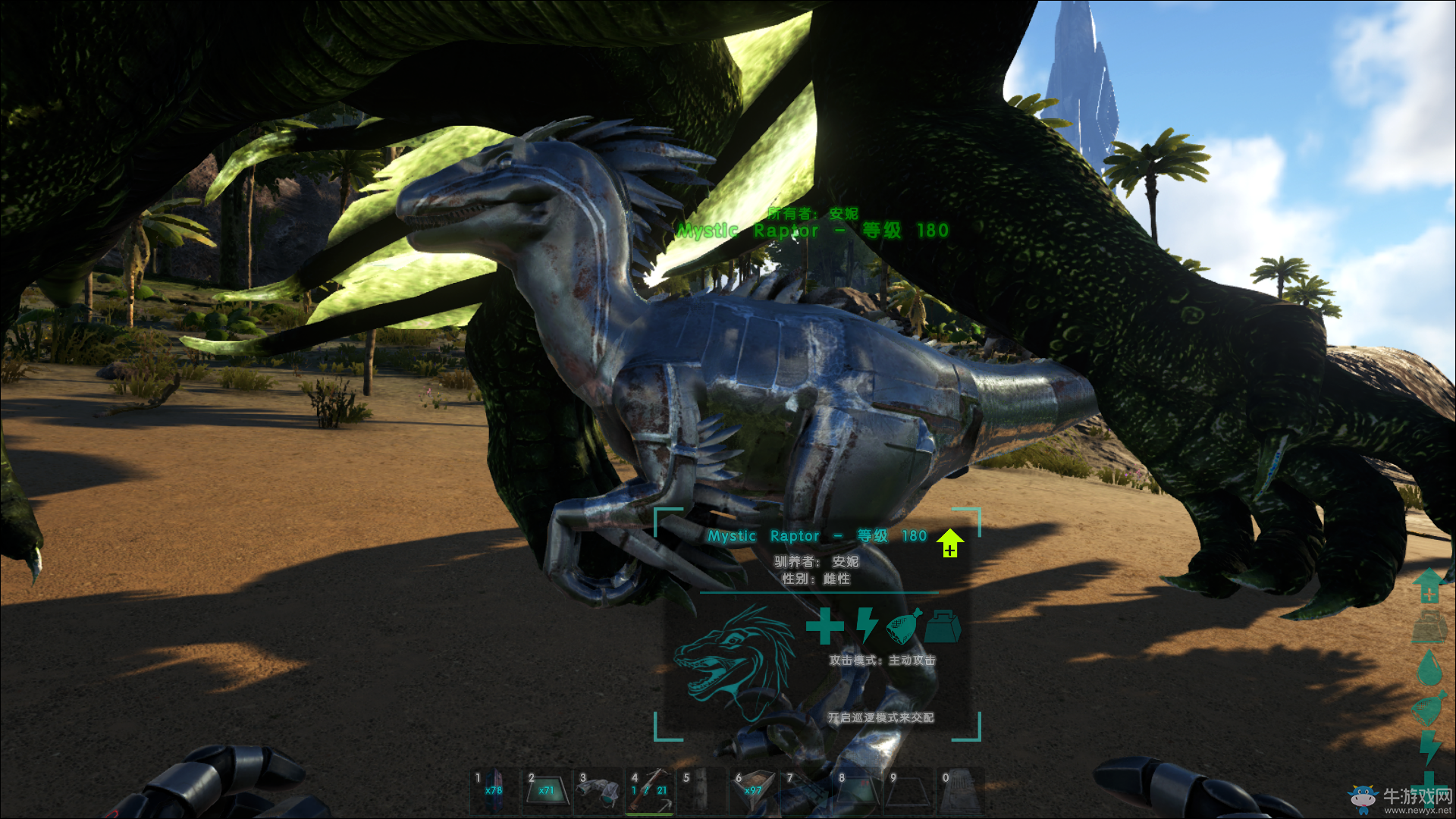
Task: Equip the item in hotbar slot 3
Action: click(x=598, y=789)
